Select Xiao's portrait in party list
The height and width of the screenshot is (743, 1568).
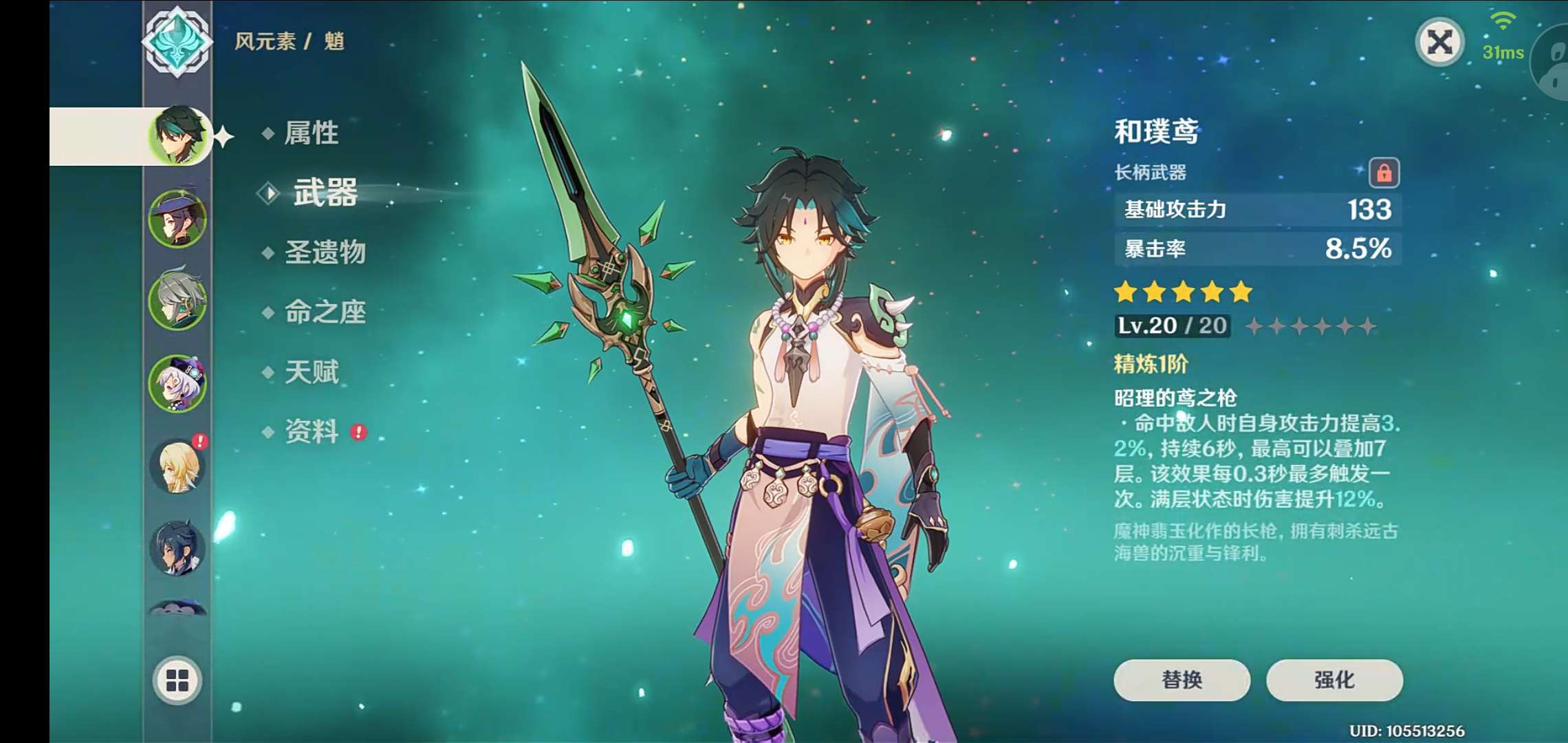point(178,135)
